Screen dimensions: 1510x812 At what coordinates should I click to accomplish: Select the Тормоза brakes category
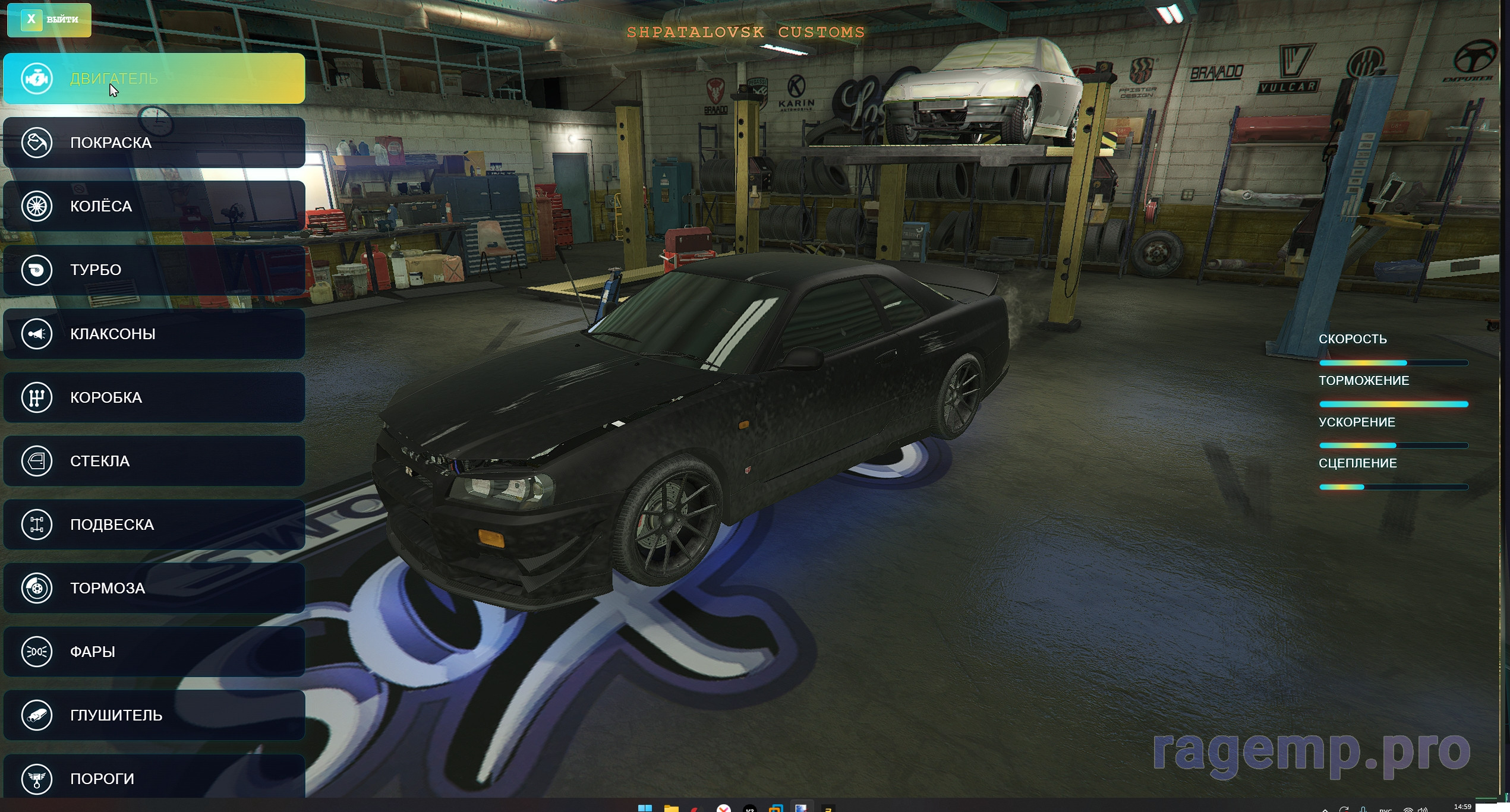154,588
